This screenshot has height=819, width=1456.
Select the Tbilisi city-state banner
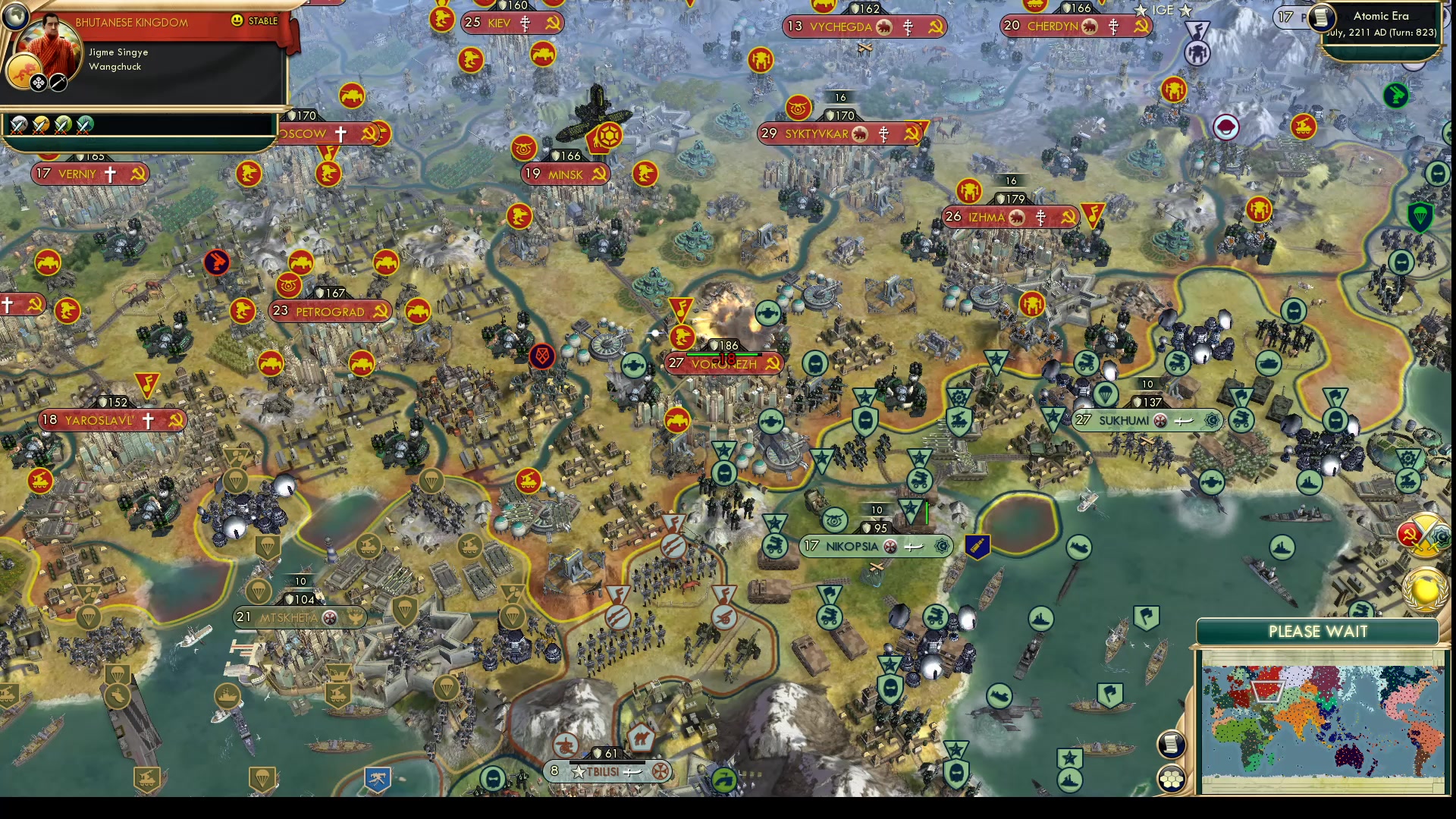(607, 771)
